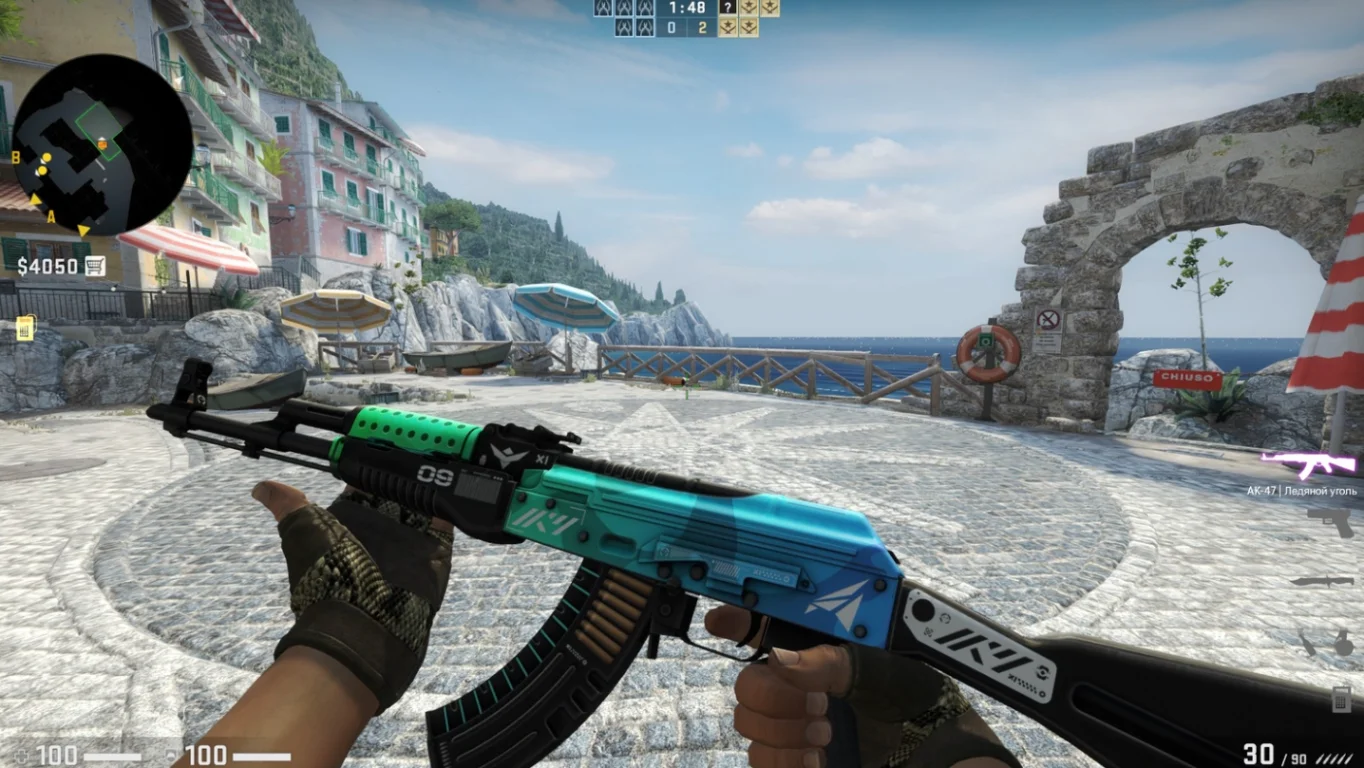The width and height of the screenshot is (1364, 768).
Task: Click the armor shield icon near 100
Action: pyautogui.click(x=172, y=755)
